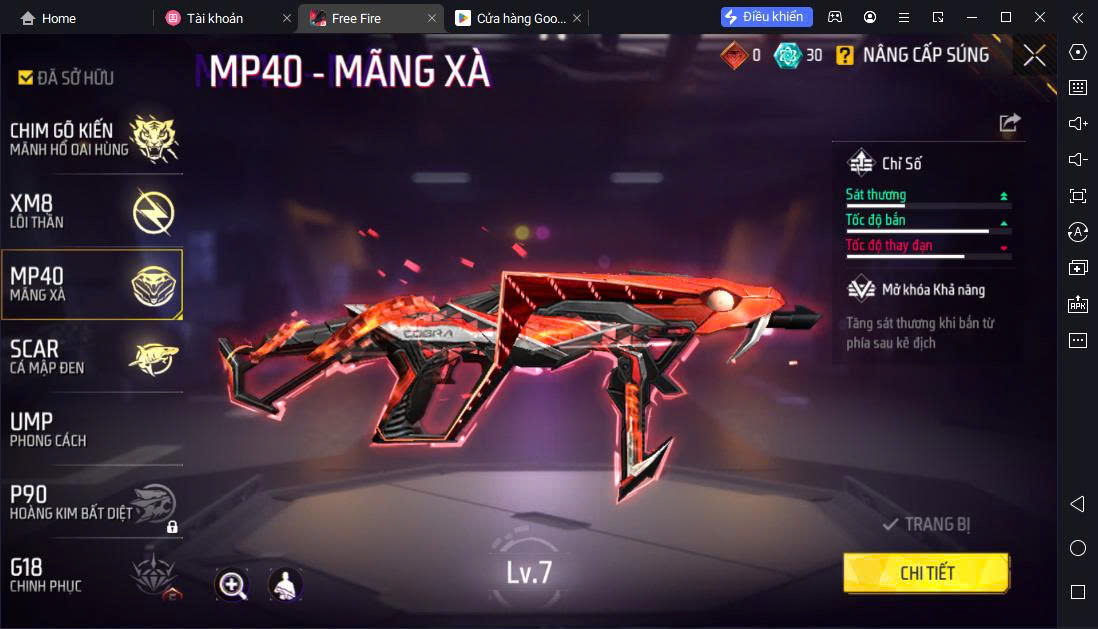Open the Điều khiển controls button
1098x629 pixels.
pos(766,17)
